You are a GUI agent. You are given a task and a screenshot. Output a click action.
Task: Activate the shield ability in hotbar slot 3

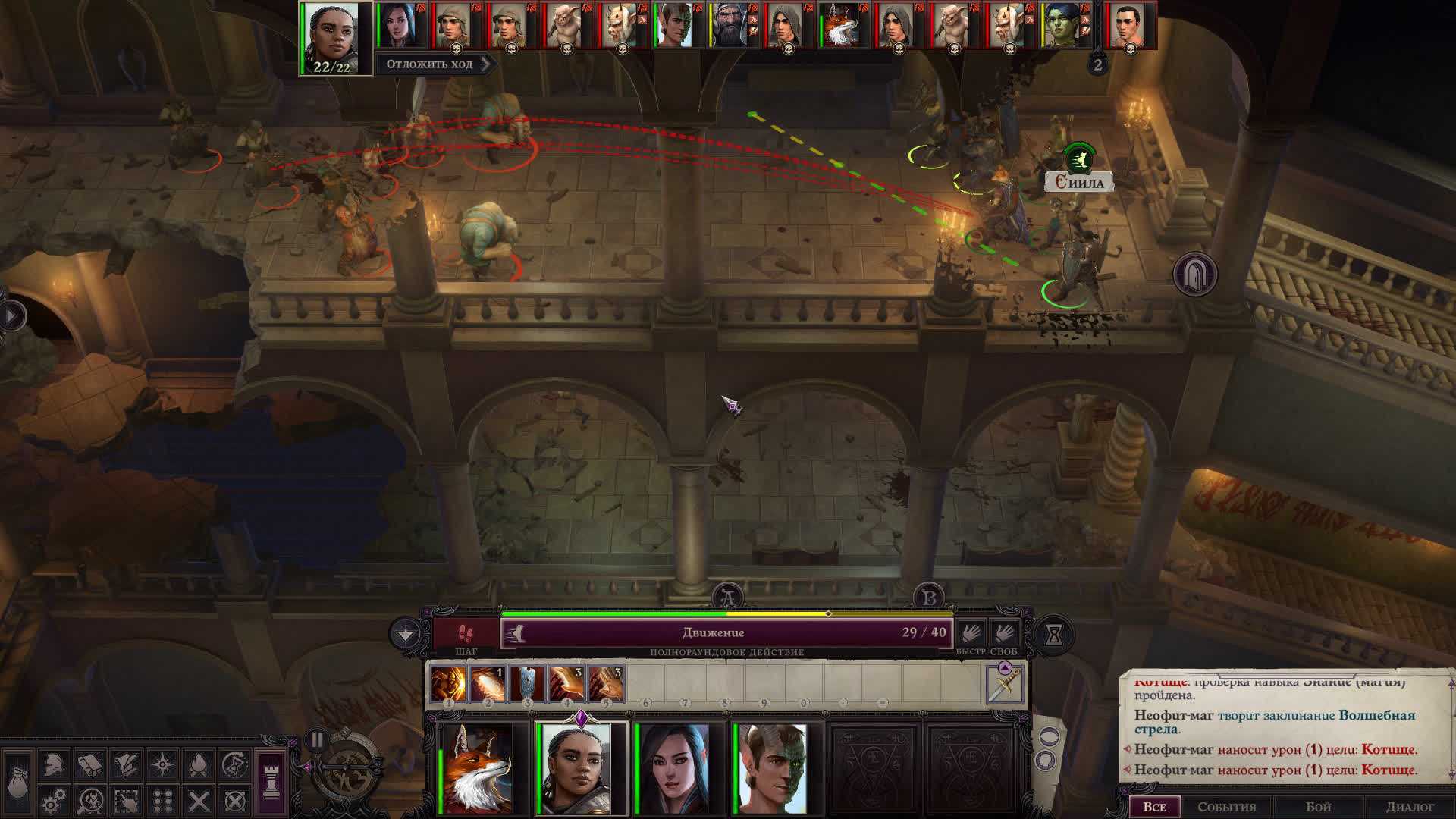tap(527, 683)
